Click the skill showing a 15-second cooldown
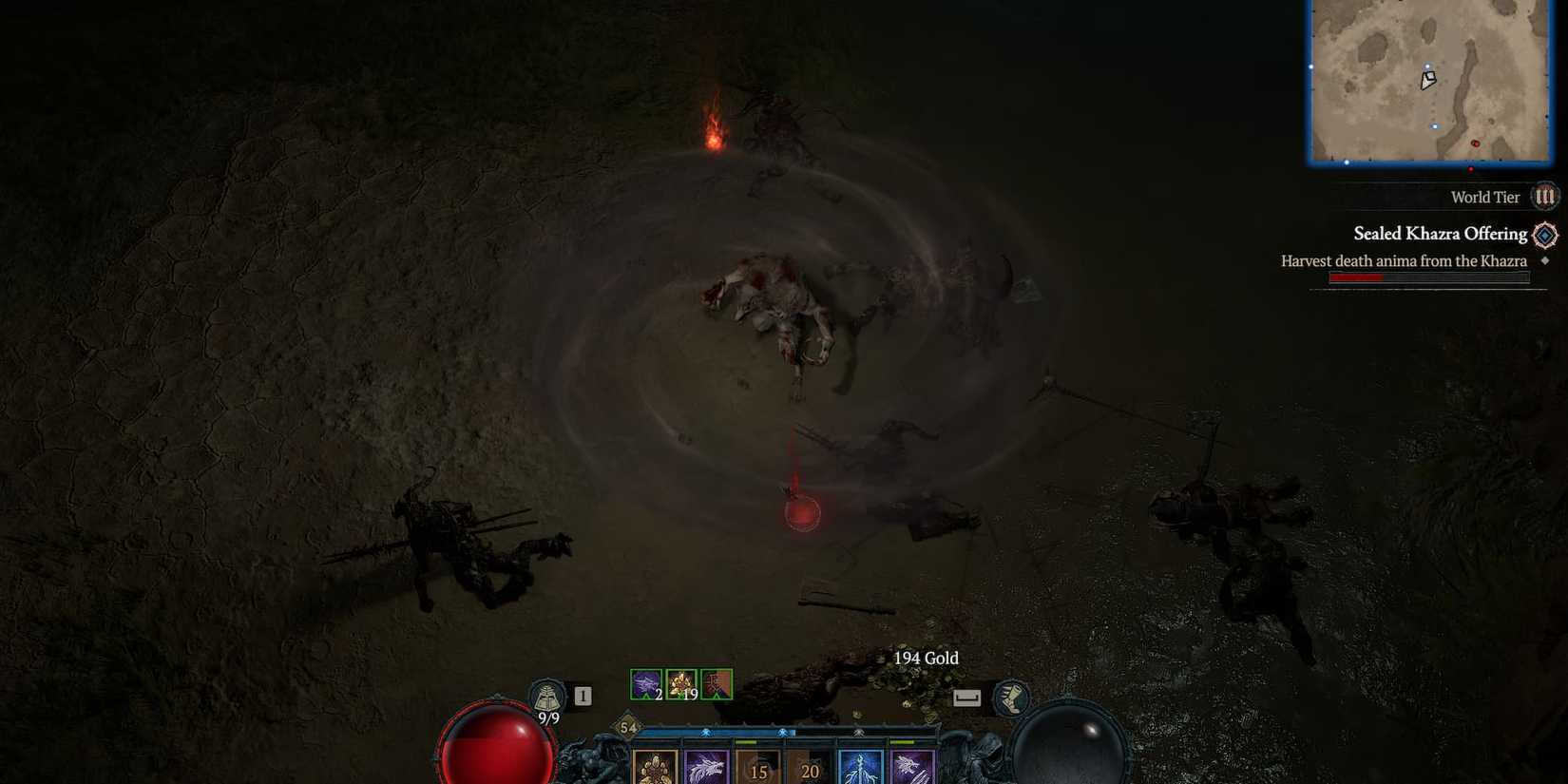The height and width of the screenshot is (784, 1568). point(758,771)
